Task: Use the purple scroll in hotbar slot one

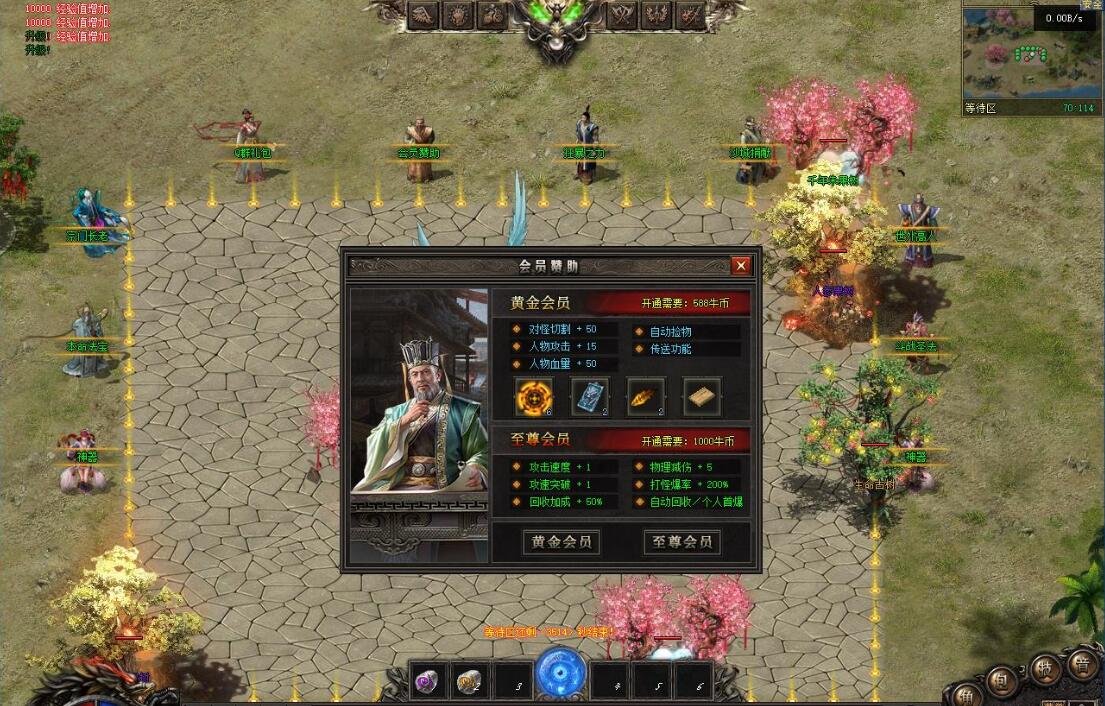Action: click(x=429, y=682)
